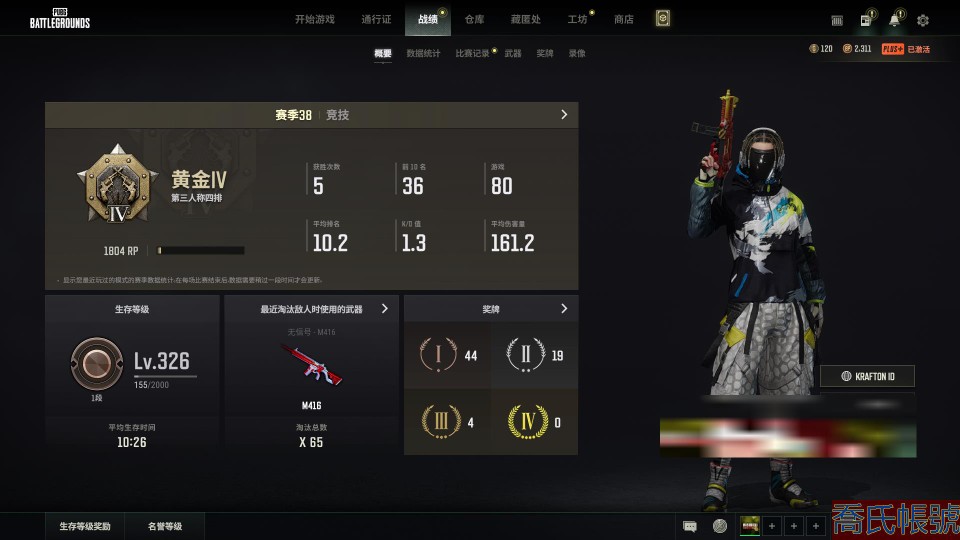Expand the 赛季38 ranked season panel arrow
960x540 pixels.
tap(564, 115)
